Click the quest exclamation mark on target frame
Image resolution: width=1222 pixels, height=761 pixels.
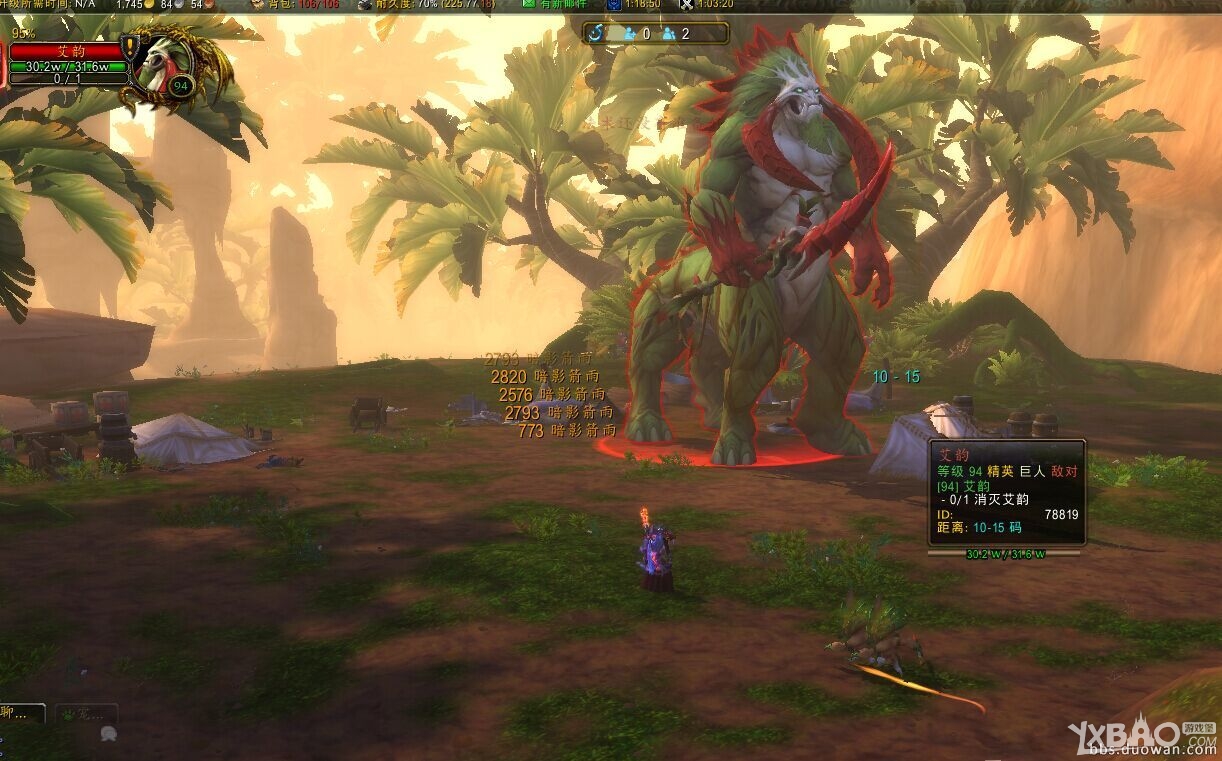(128, 47)
